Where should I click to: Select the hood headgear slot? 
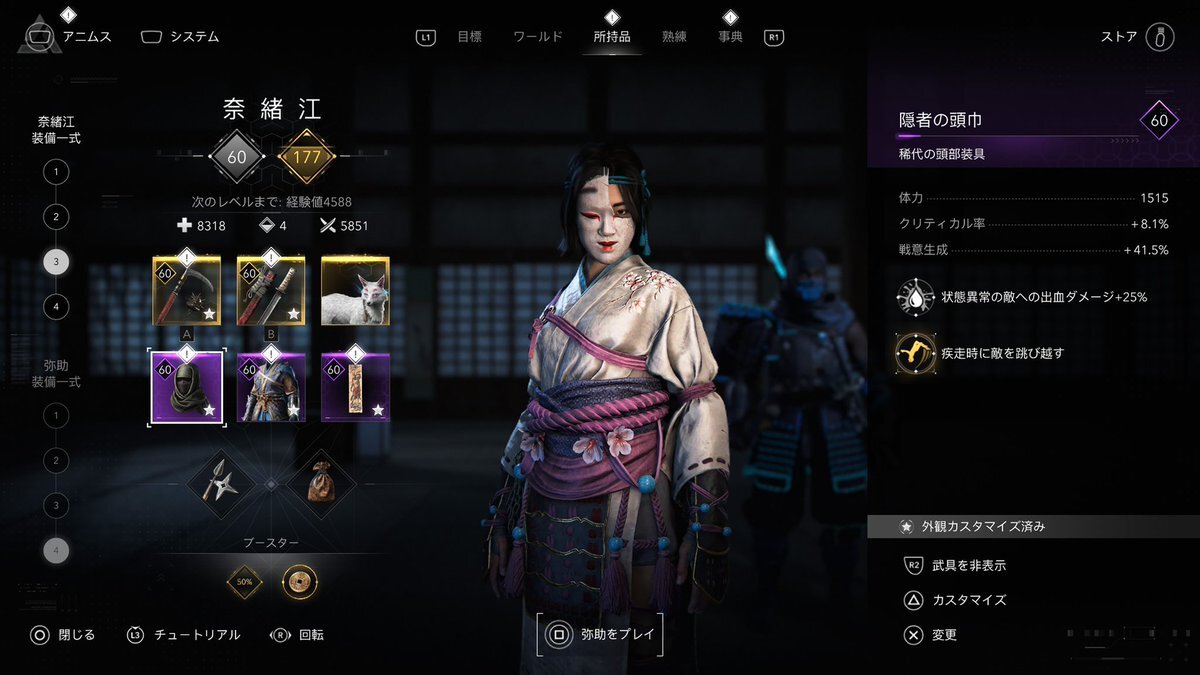[x=186, y=386]
